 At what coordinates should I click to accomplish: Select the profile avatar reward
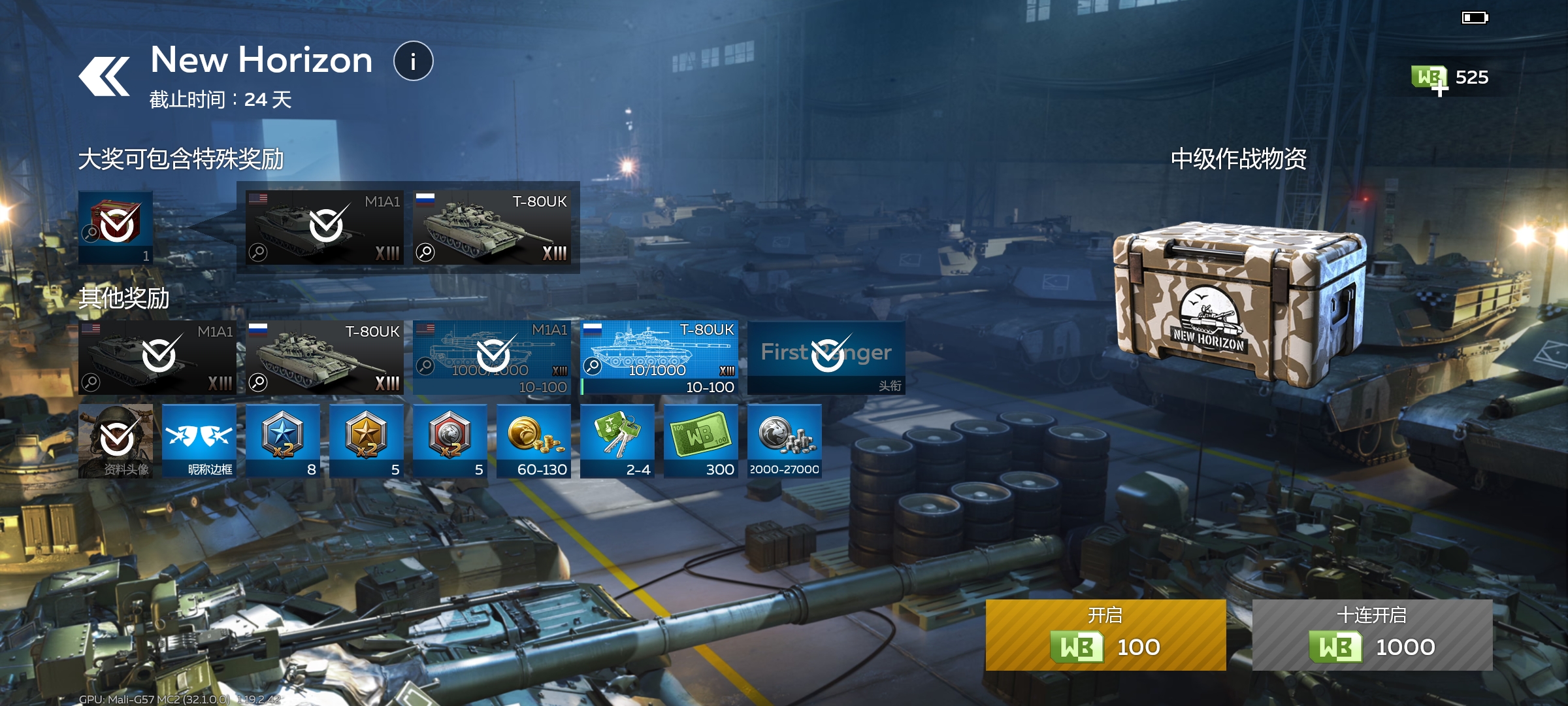point(116,441)
